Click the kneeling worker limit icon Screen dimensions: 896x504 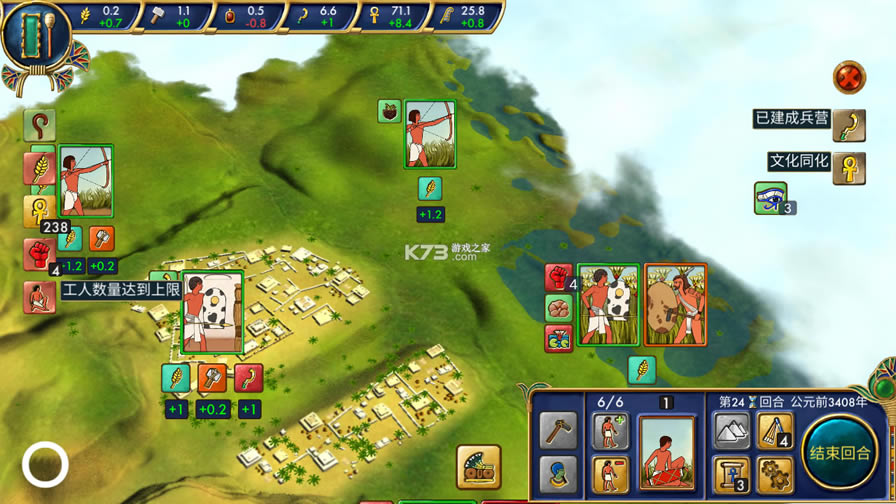(x=39, y=296)
